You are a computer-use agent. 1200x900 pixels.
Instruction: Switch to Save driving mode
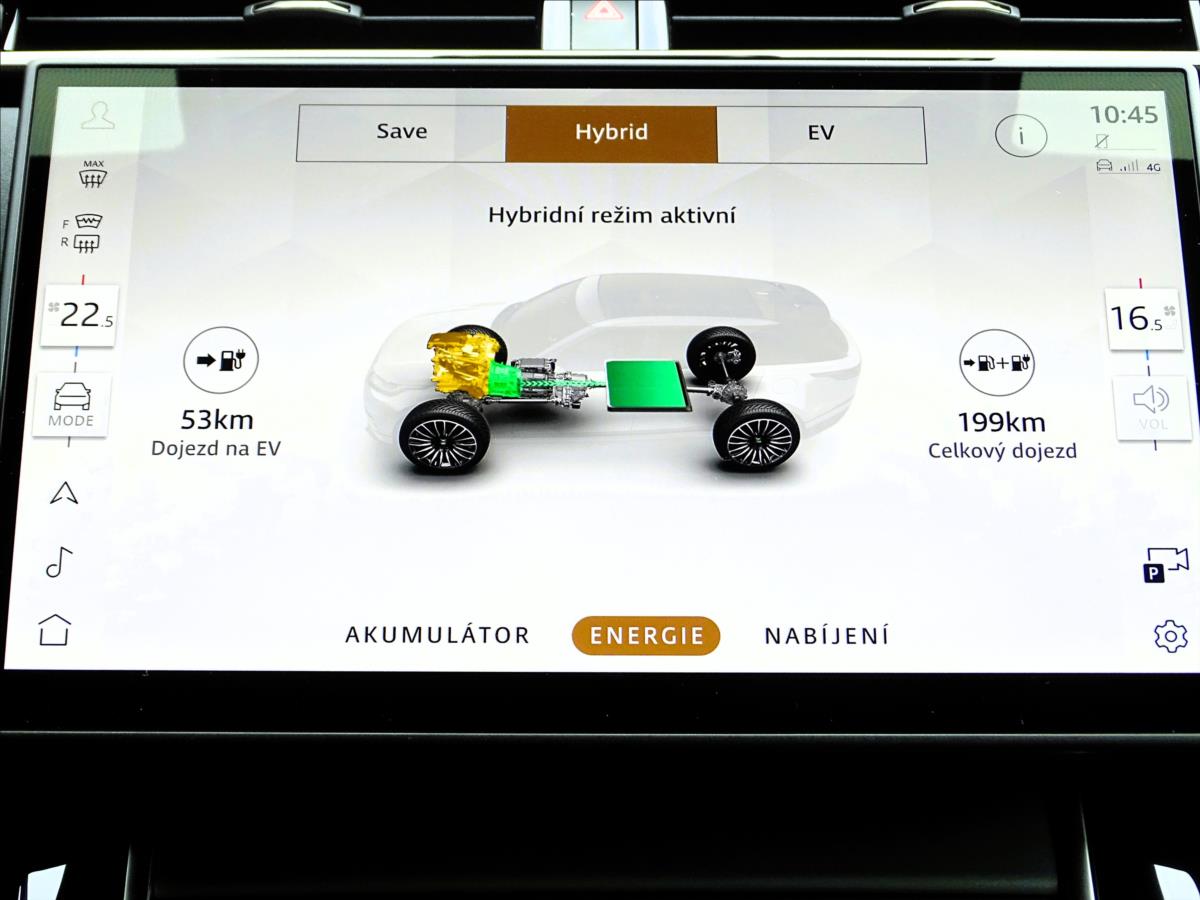tap(402, 133)
